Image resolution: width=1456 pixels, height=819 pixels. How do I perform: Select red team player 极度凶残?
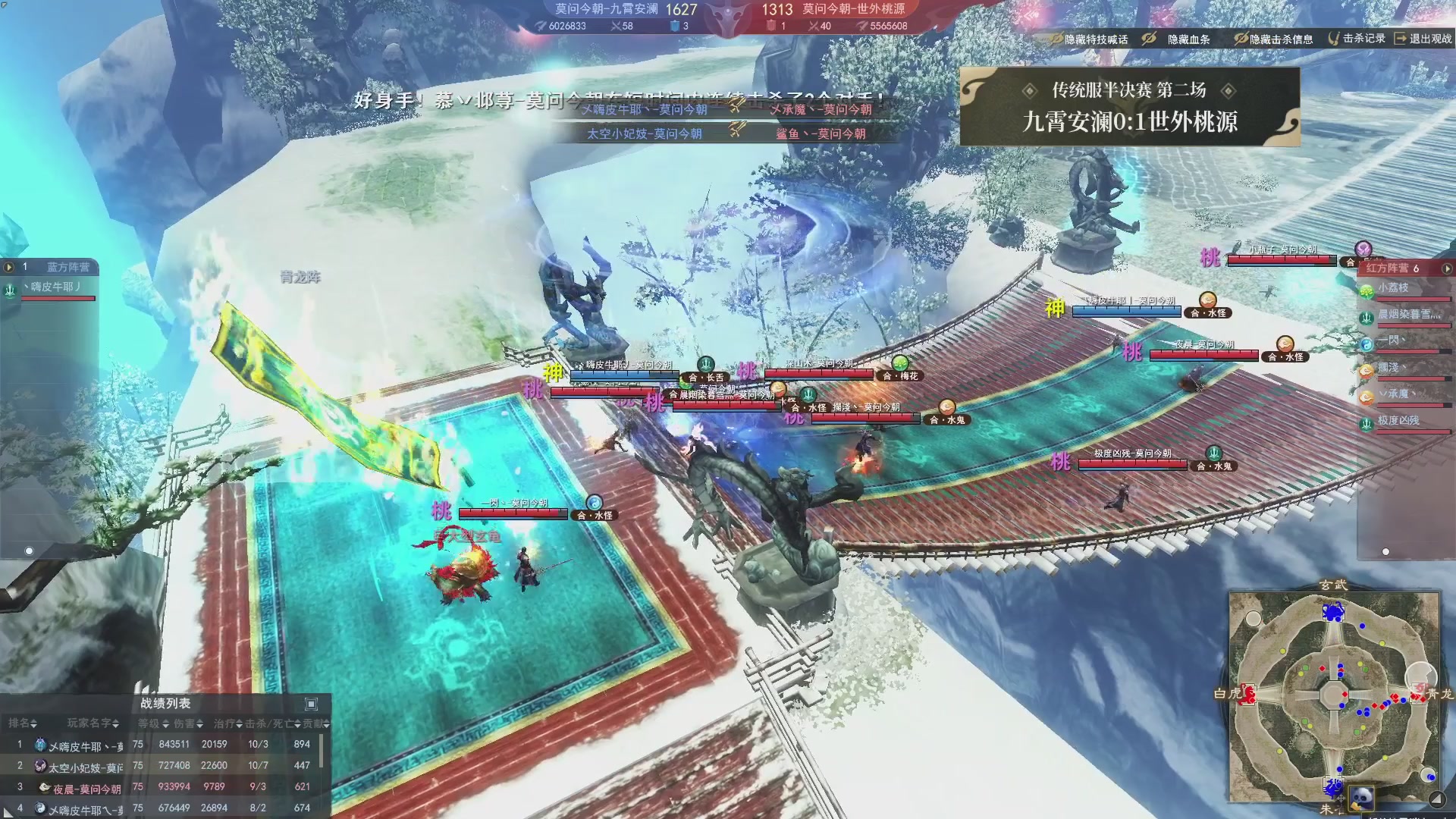click(1399, 420)
